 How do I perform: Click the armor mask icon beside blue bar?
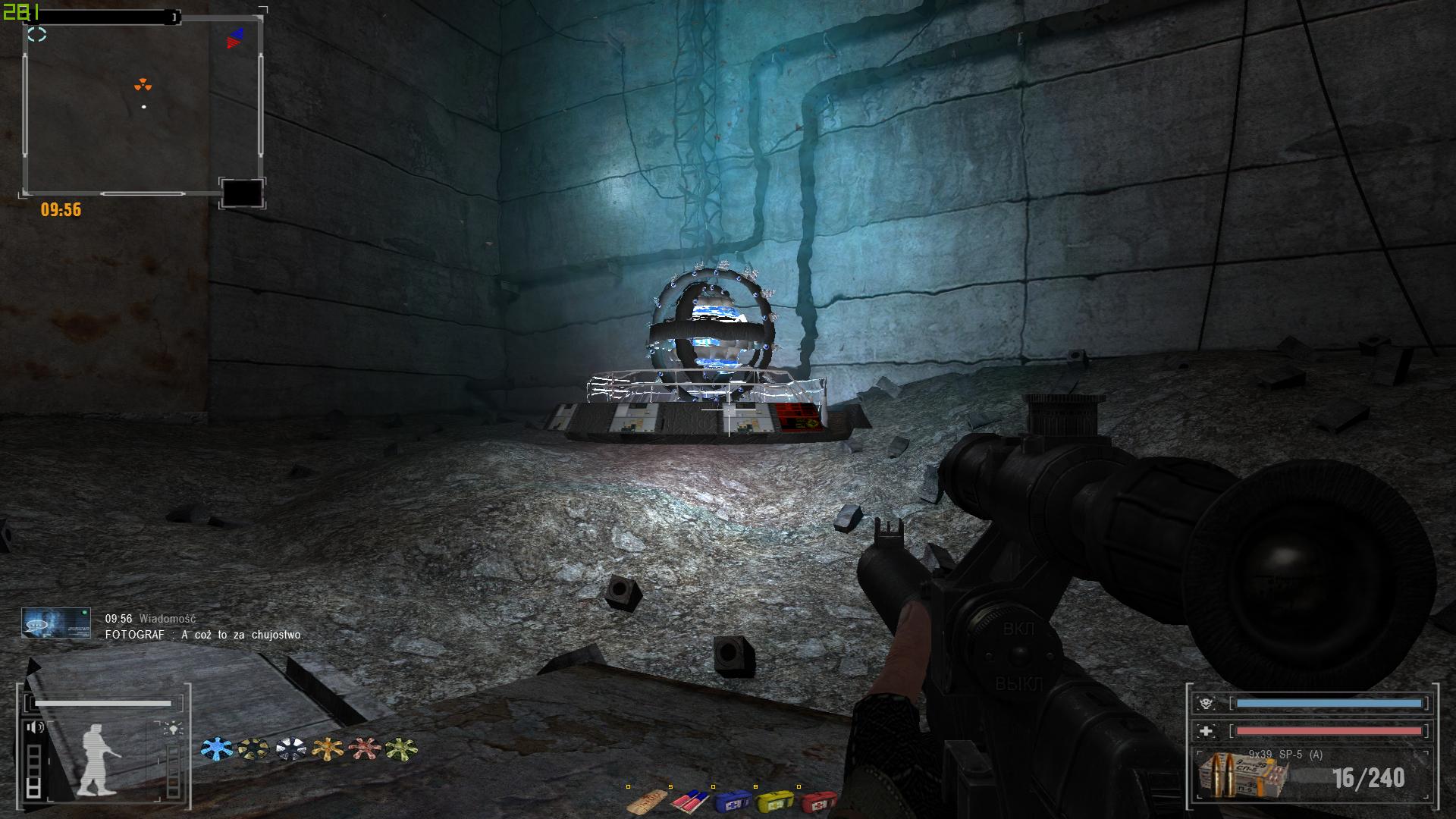pos(1206,704)
